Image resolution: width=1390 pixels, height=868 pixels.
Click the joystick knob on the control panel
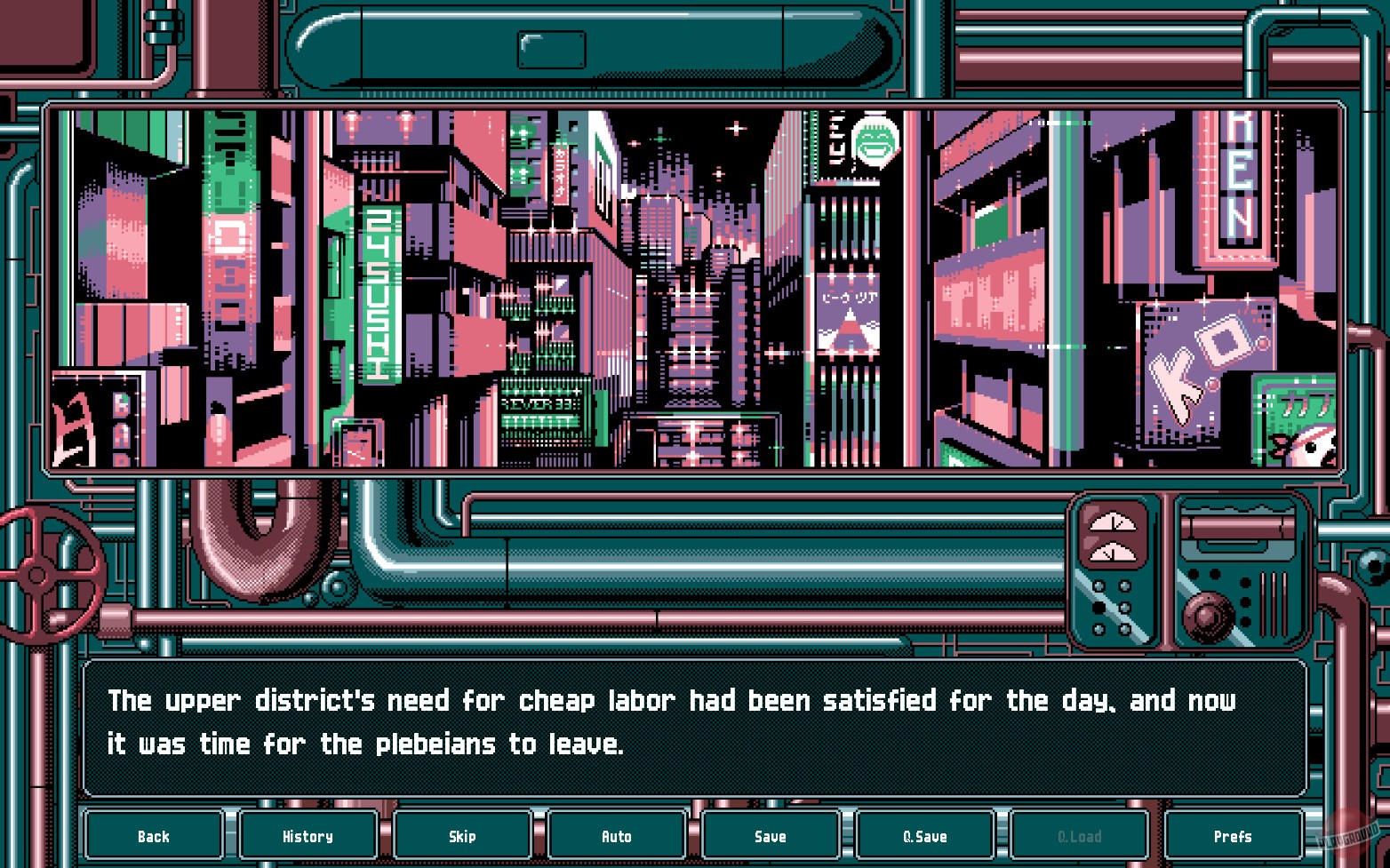pyautogui.click(x=1209, y=617)
